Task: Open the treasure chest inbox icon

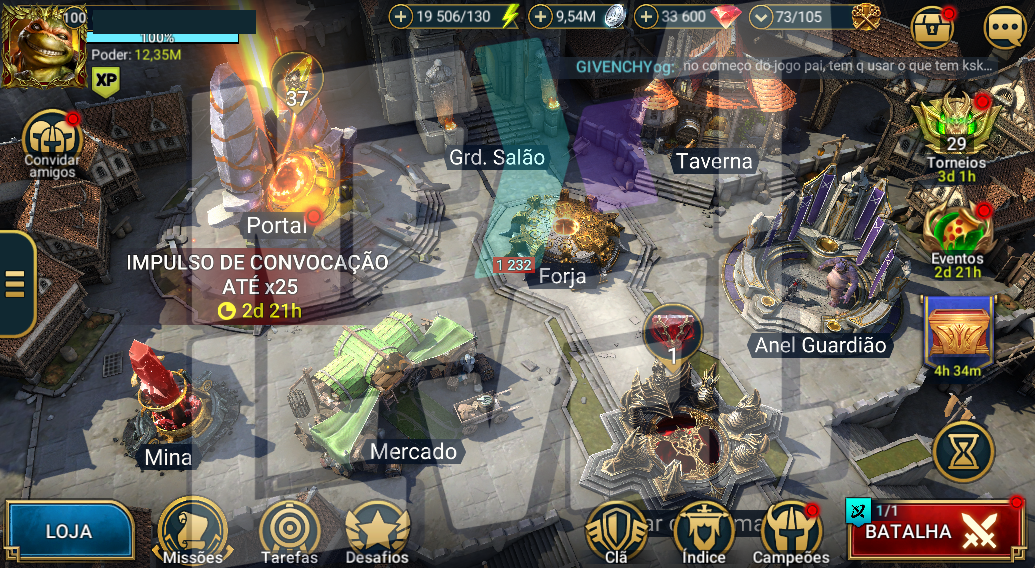Action: coord(933,28)
